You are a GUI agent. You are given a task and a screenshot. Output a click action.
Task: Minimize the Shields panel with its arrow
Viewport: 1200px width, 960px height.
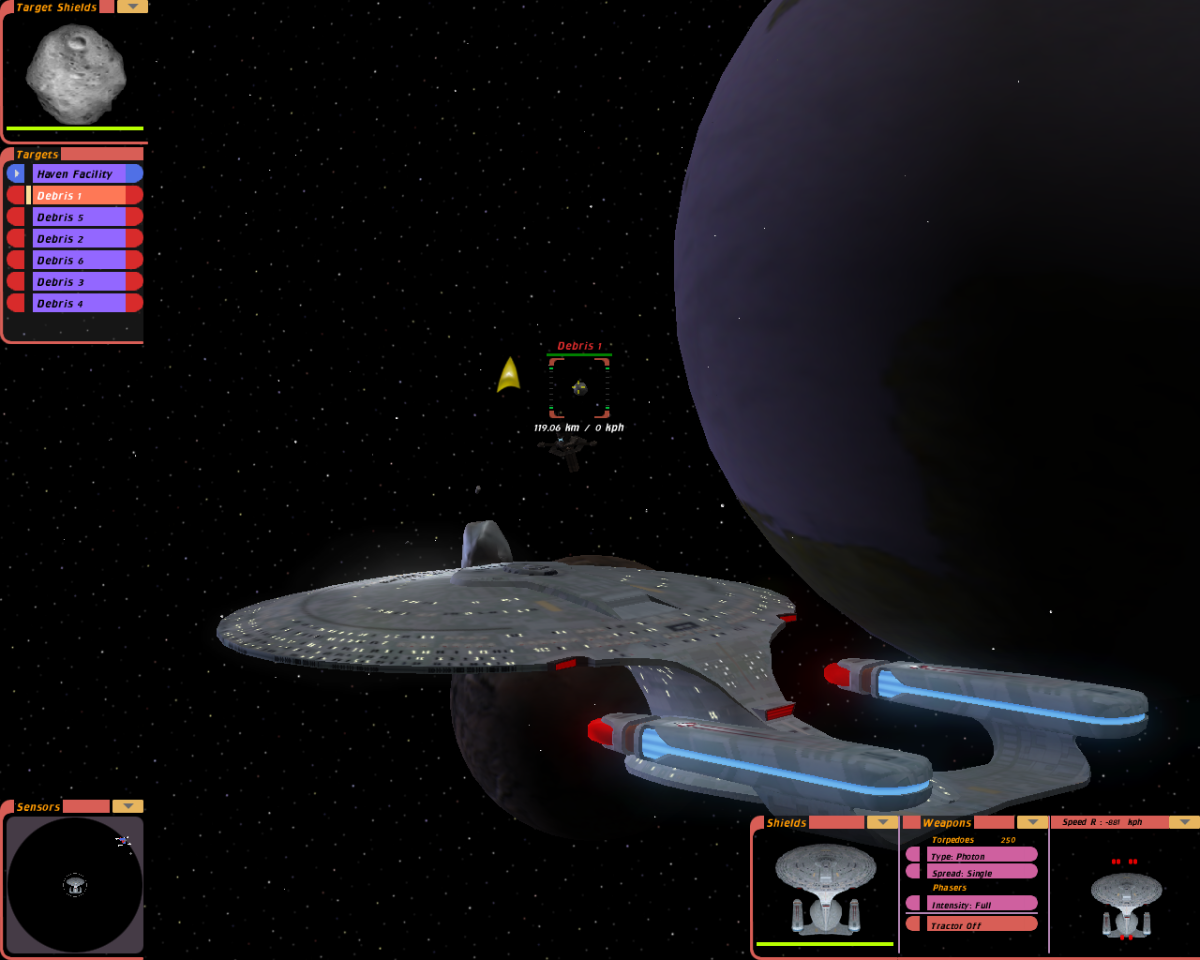[881, 822]
